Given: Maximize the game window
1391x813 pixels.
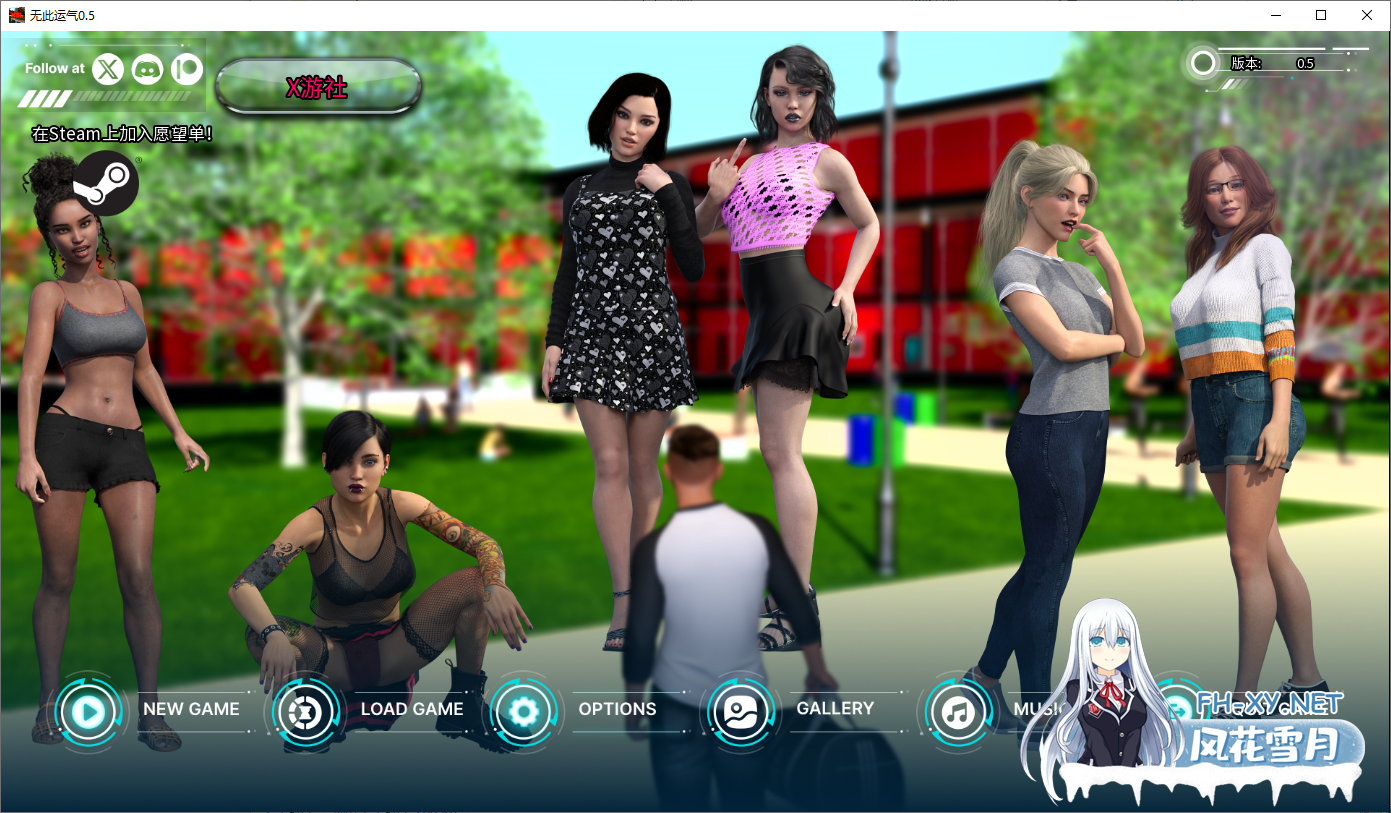Looking at the screenshot, I should pos(1321,15).
